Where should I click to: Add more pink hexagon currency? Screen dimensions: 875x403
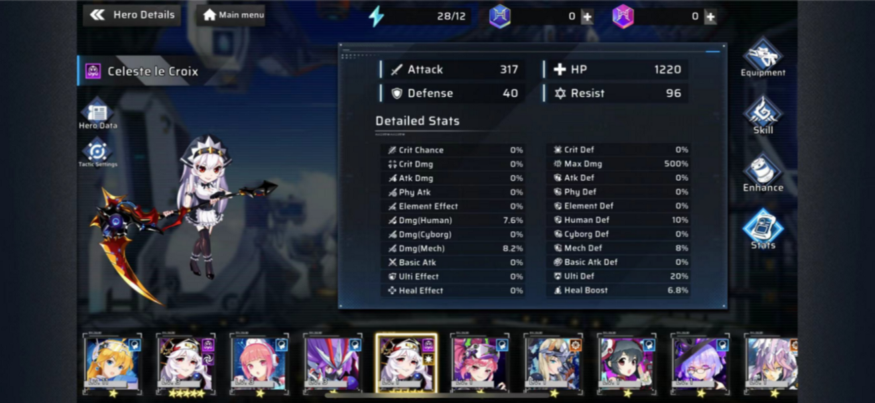(710, 16)
